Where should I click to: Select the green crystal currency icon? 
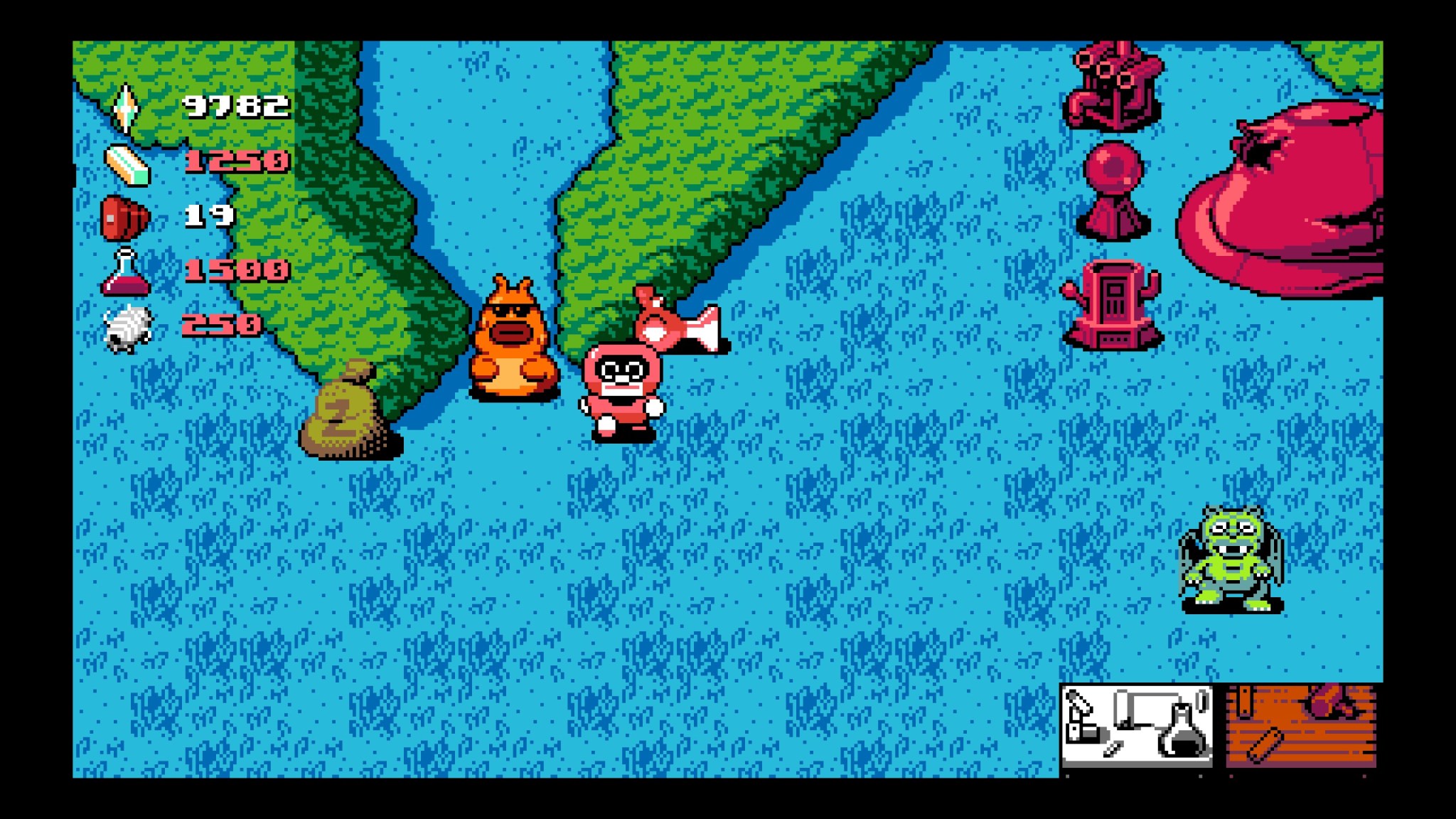coord(125,108)
